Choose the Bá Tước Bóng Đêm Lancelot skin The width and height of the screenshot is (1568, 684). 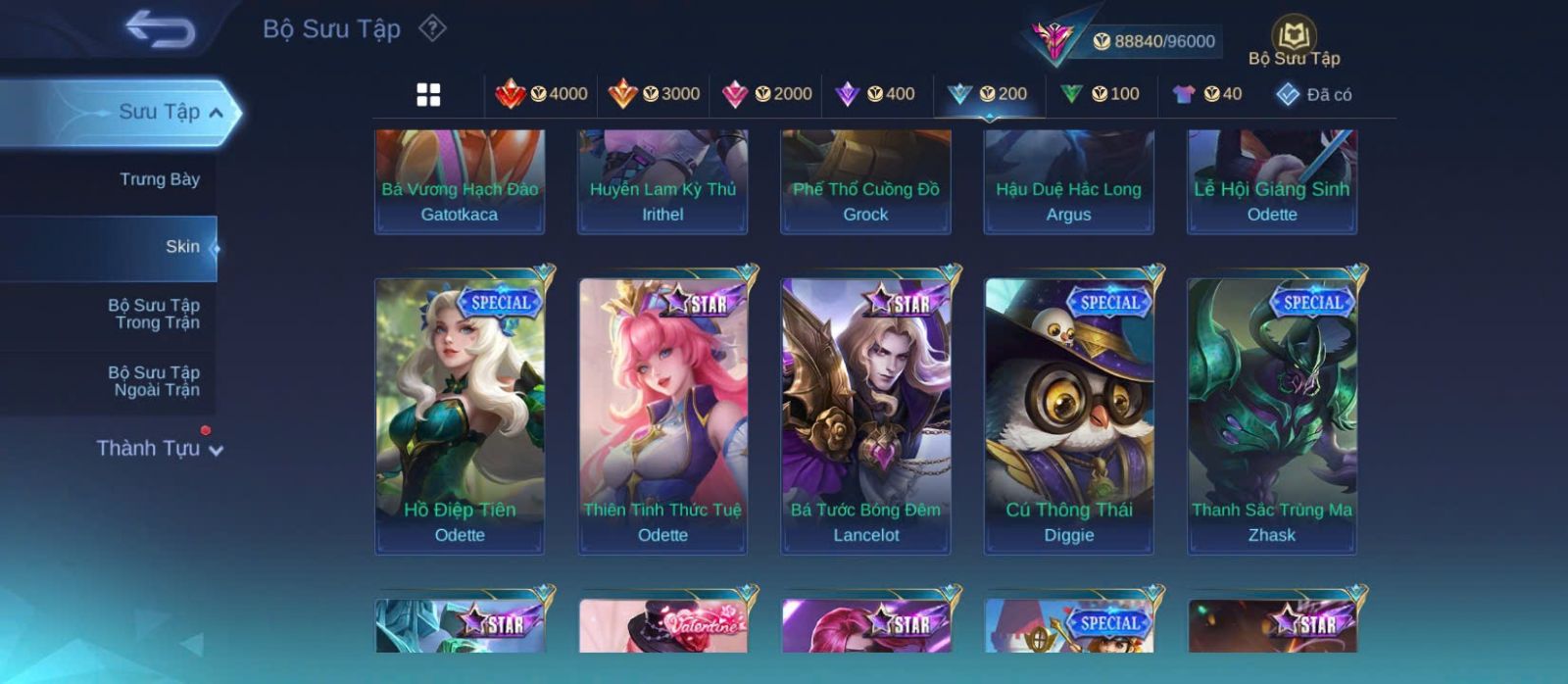pos(865,416)
